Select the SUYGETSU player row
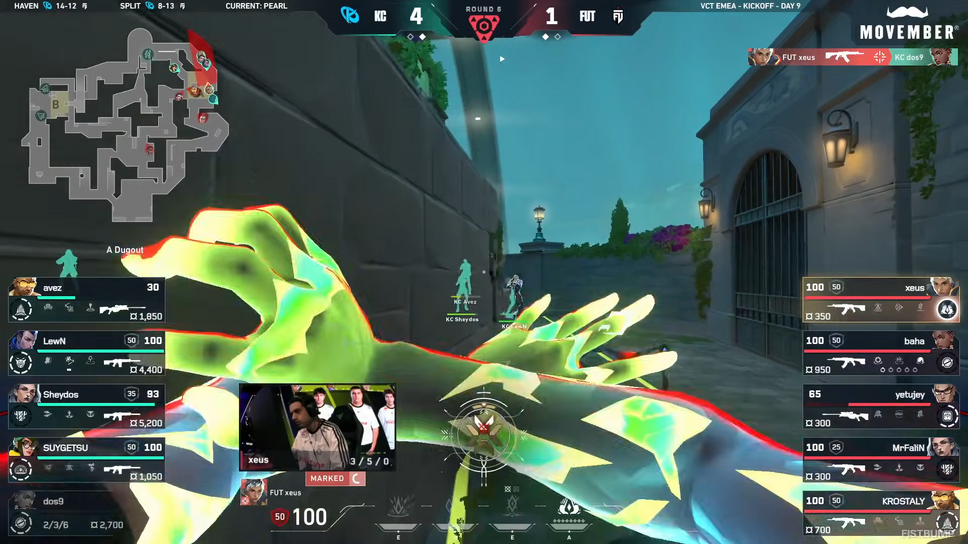Screen dimensions: 968x544 click(x=86, y=460)
